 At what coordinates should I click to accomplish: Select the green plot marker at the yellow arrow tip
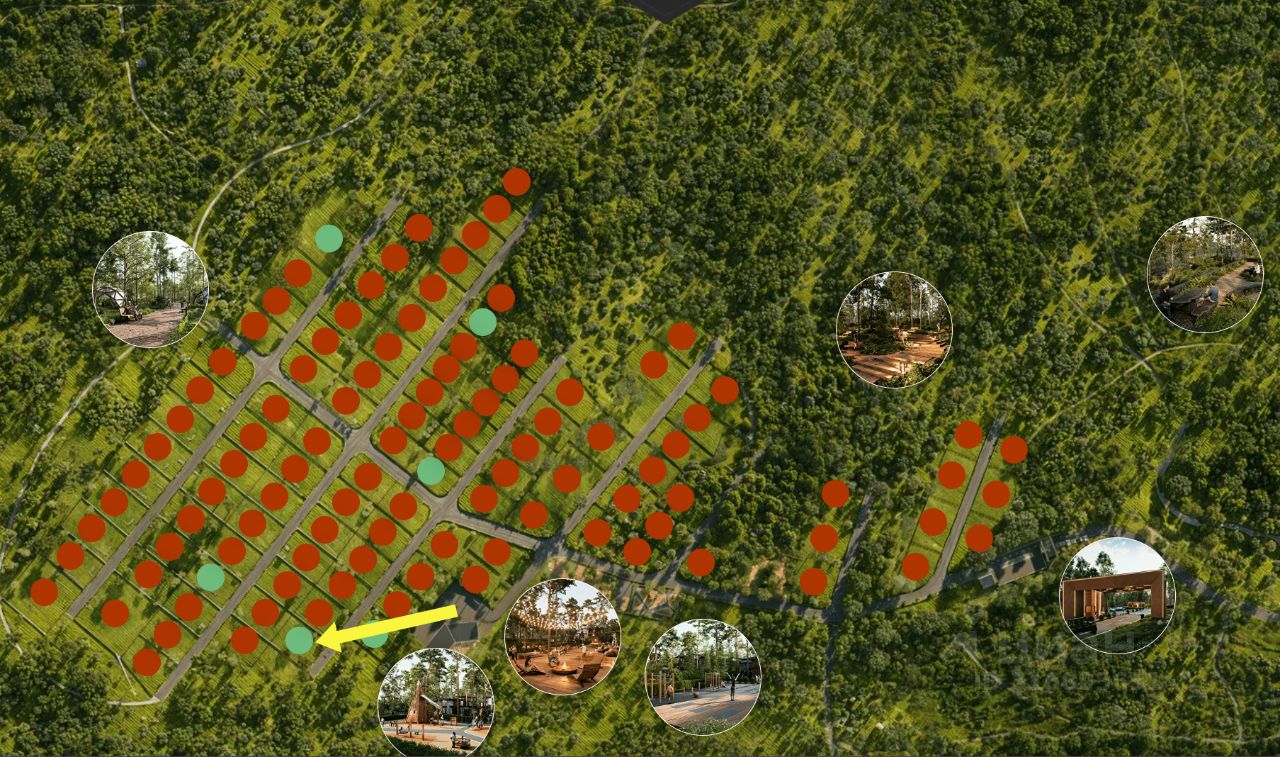click(x=299, y=640)
